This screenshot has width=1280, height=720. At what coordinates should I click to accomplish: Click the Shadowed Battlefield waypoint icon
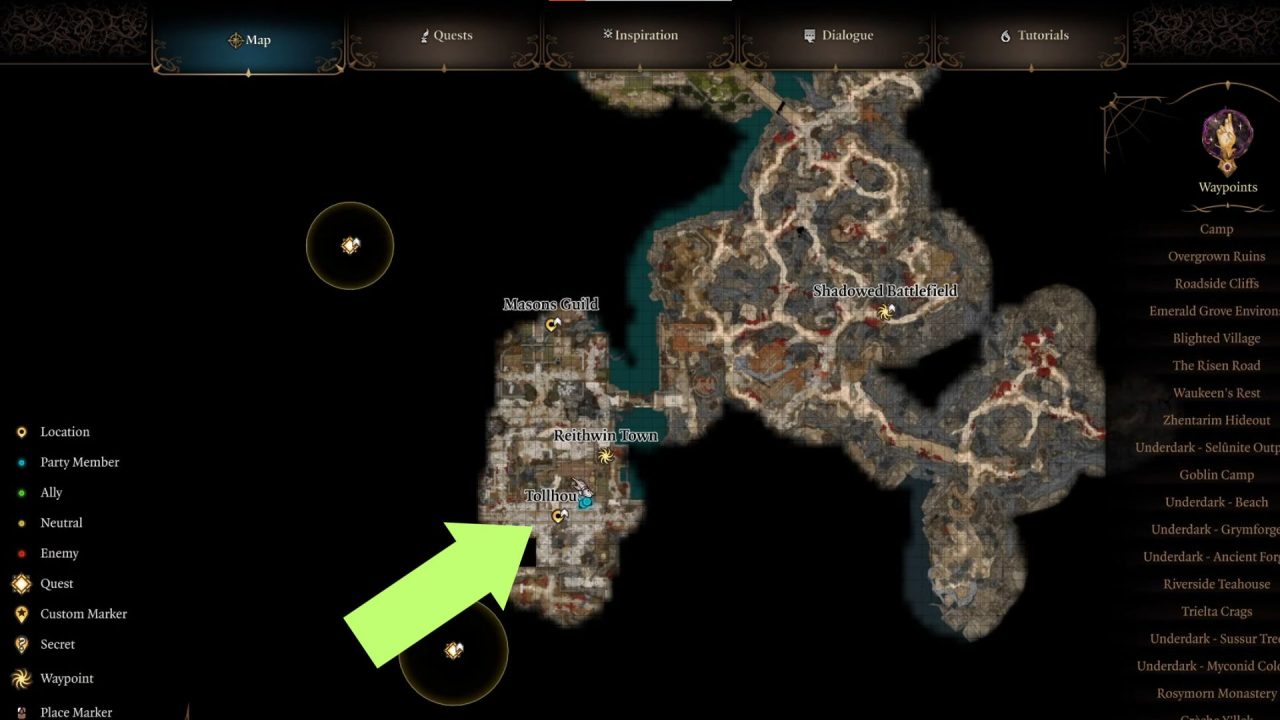(884, 313)
